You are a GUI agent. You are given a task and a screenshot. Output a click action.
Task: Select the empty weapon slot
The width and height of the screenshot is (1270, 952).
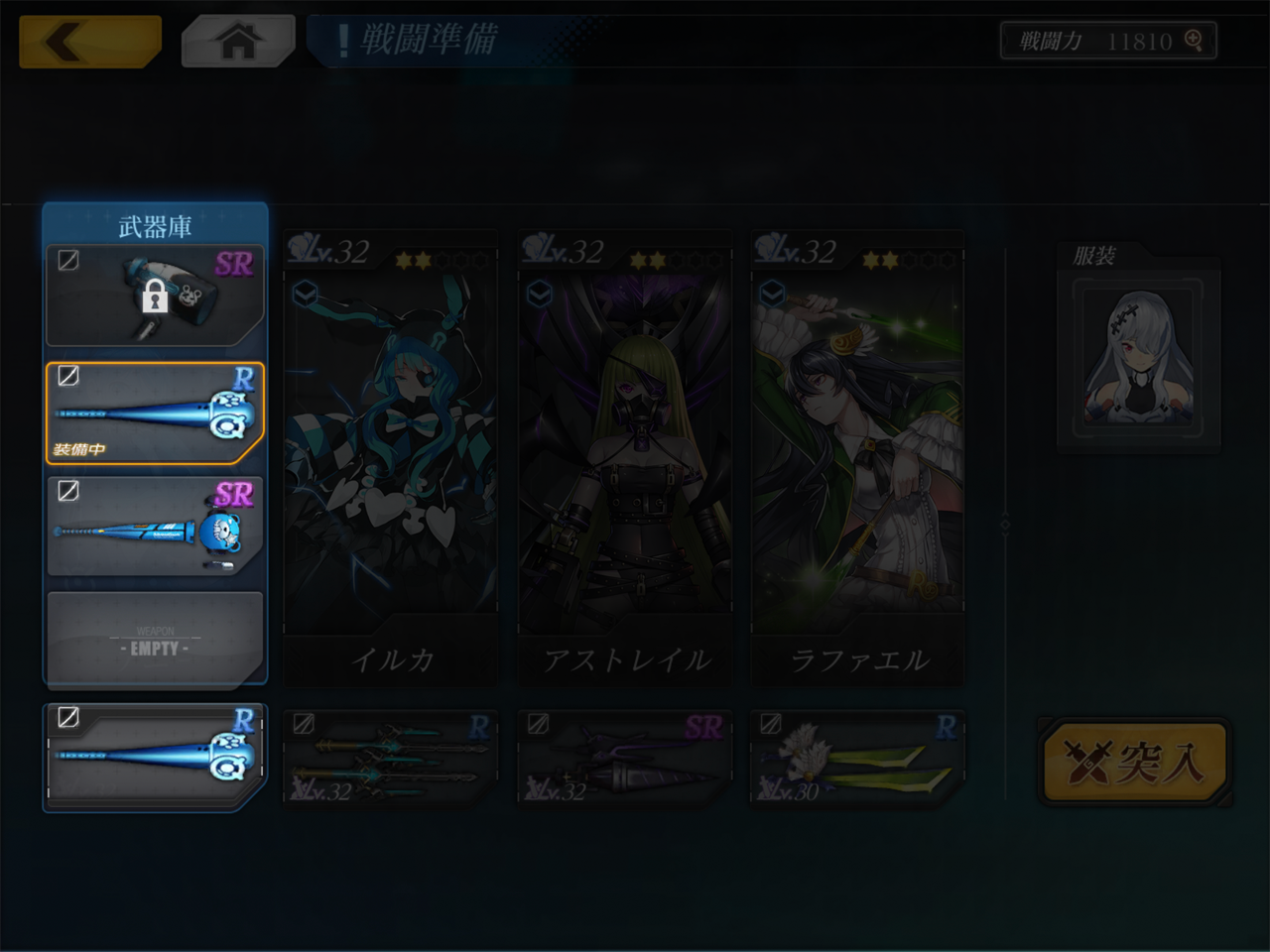(155, 638)
